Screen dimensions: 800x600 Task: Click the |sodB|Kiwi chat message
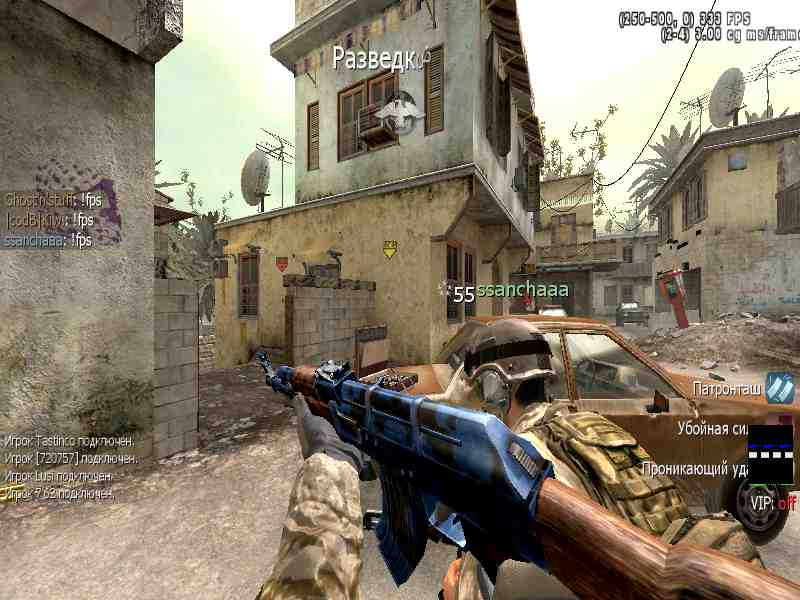50,220
